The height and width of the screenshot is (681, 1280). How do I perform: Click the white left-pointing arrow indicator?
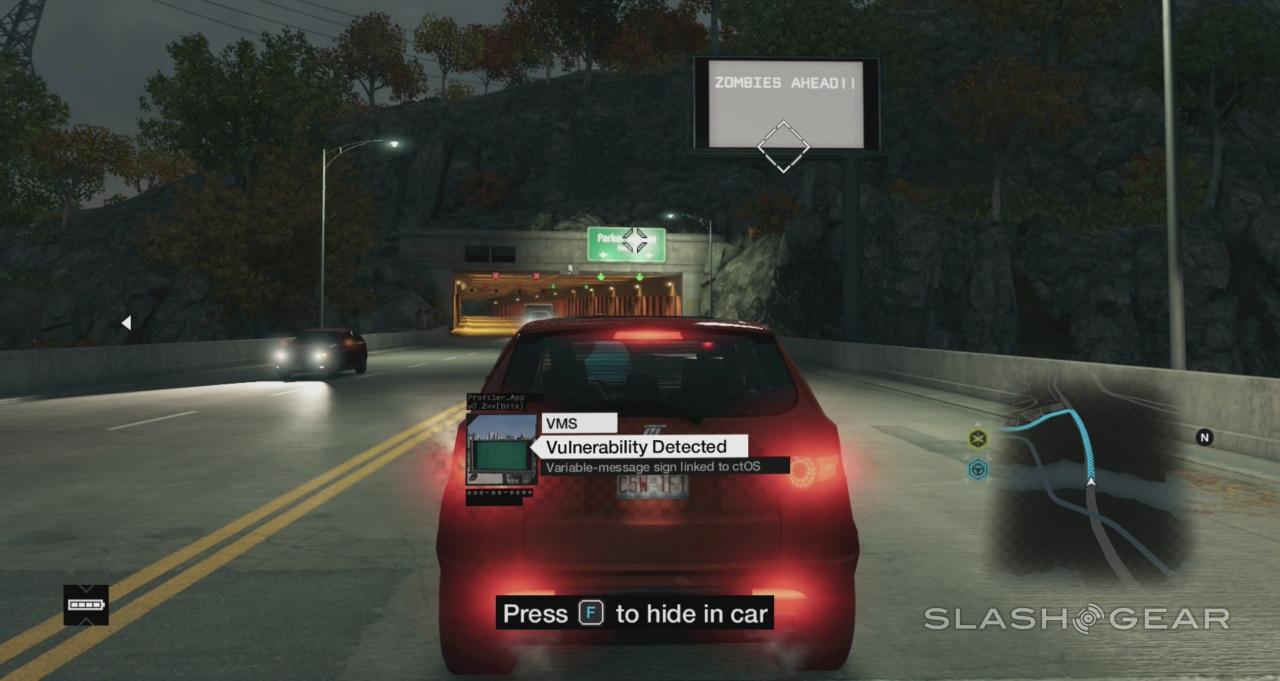click(x=126, y=322)
